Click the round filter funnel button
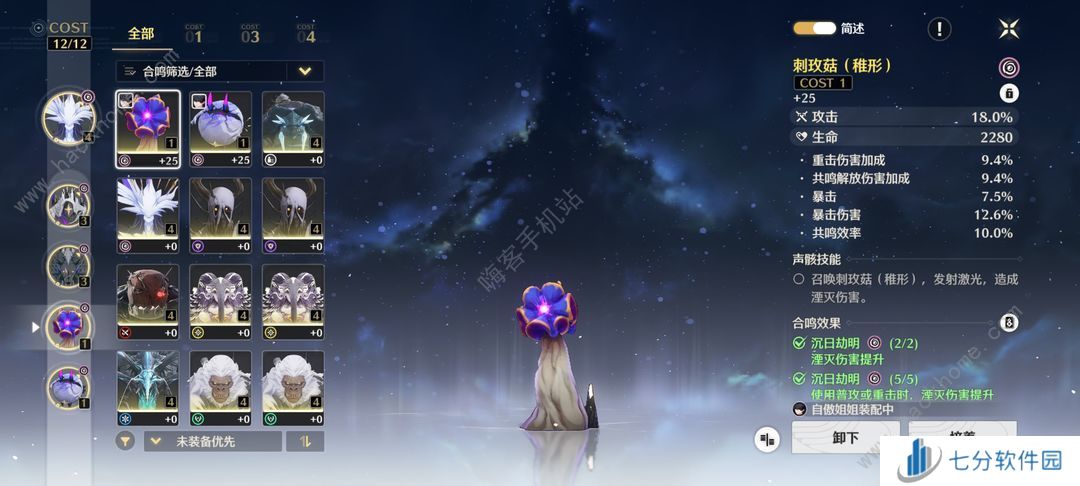 (x=126, y=441)
